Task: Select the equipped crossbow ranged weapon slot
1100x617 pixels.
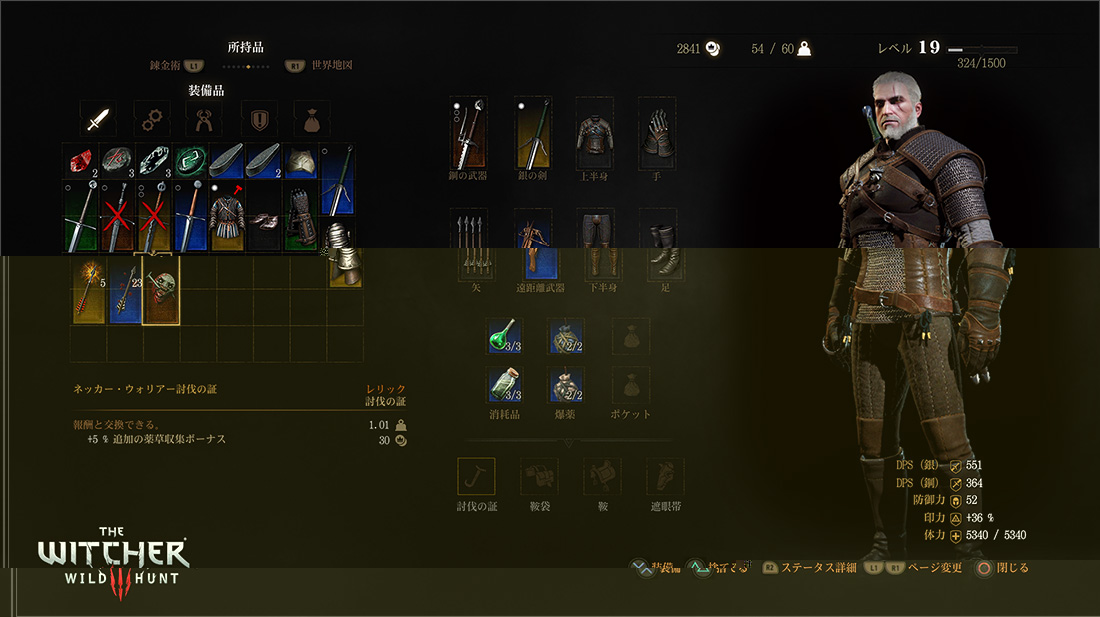Action: (533, 246)
